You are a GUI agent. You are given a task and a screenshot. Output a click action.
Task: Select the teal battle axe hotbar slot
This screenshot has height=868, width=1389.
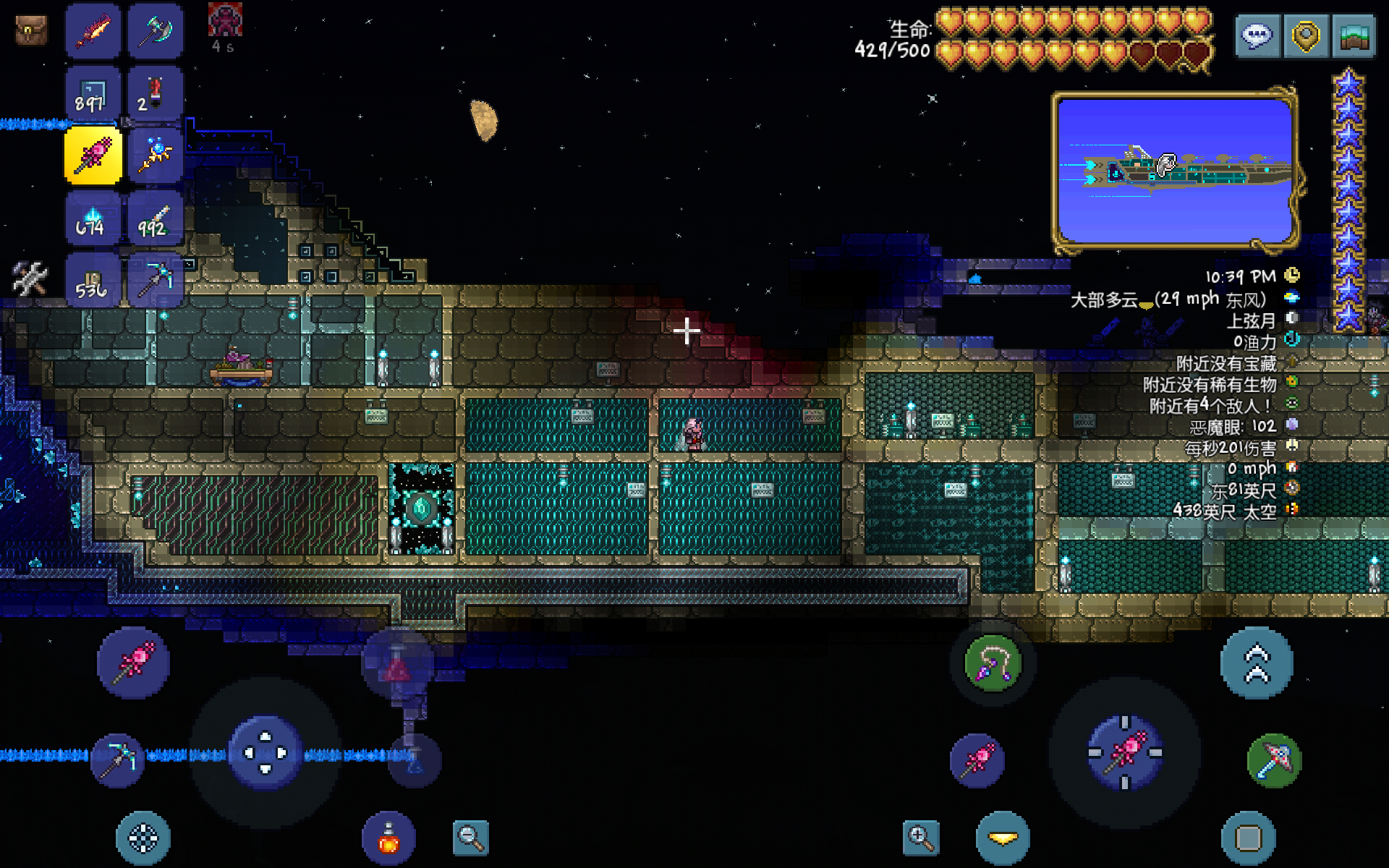click(x=155, y=31)
